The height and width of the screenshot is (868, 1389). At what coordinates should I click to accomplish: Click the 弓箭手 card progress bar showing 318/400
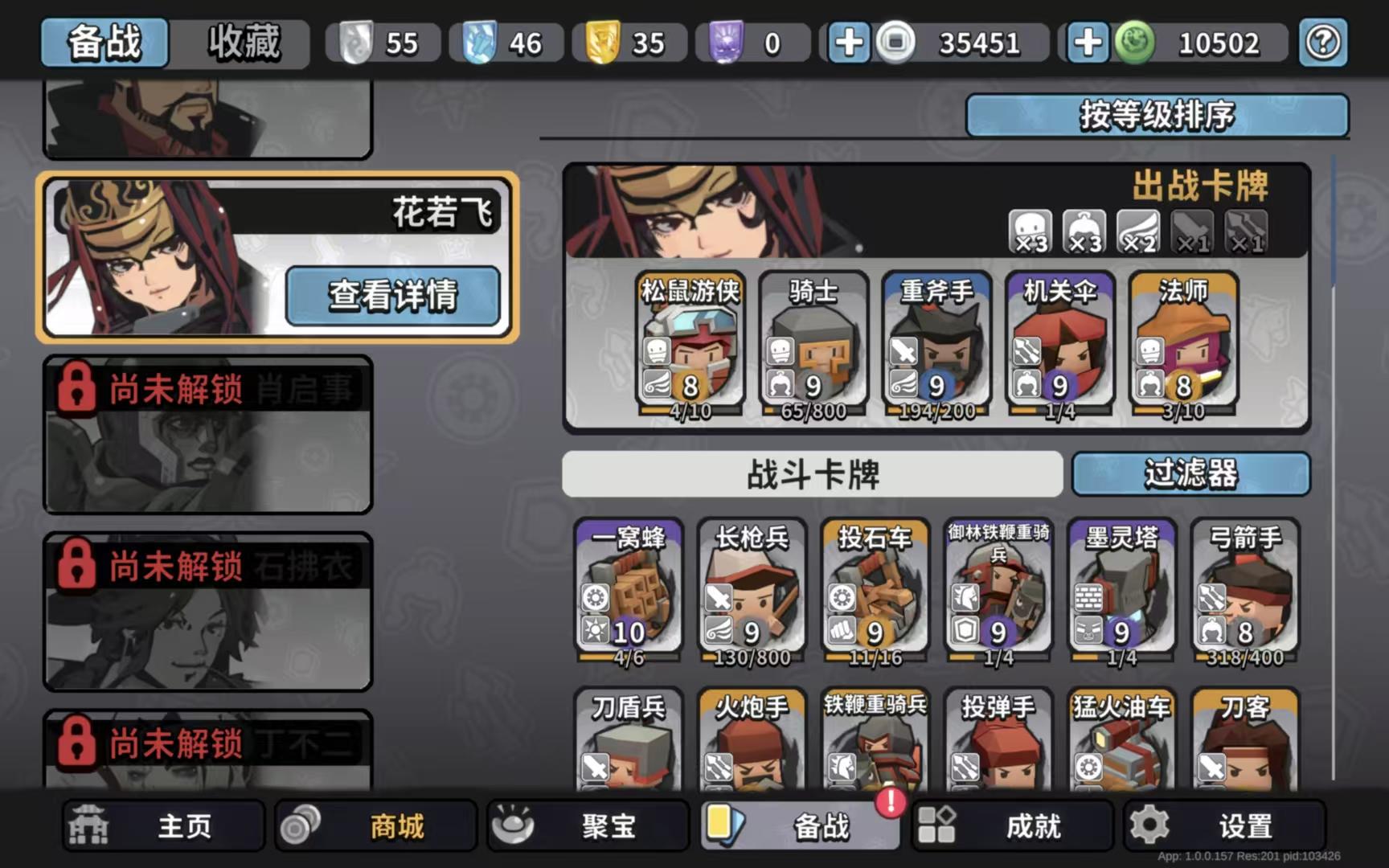coord(1245,657)
